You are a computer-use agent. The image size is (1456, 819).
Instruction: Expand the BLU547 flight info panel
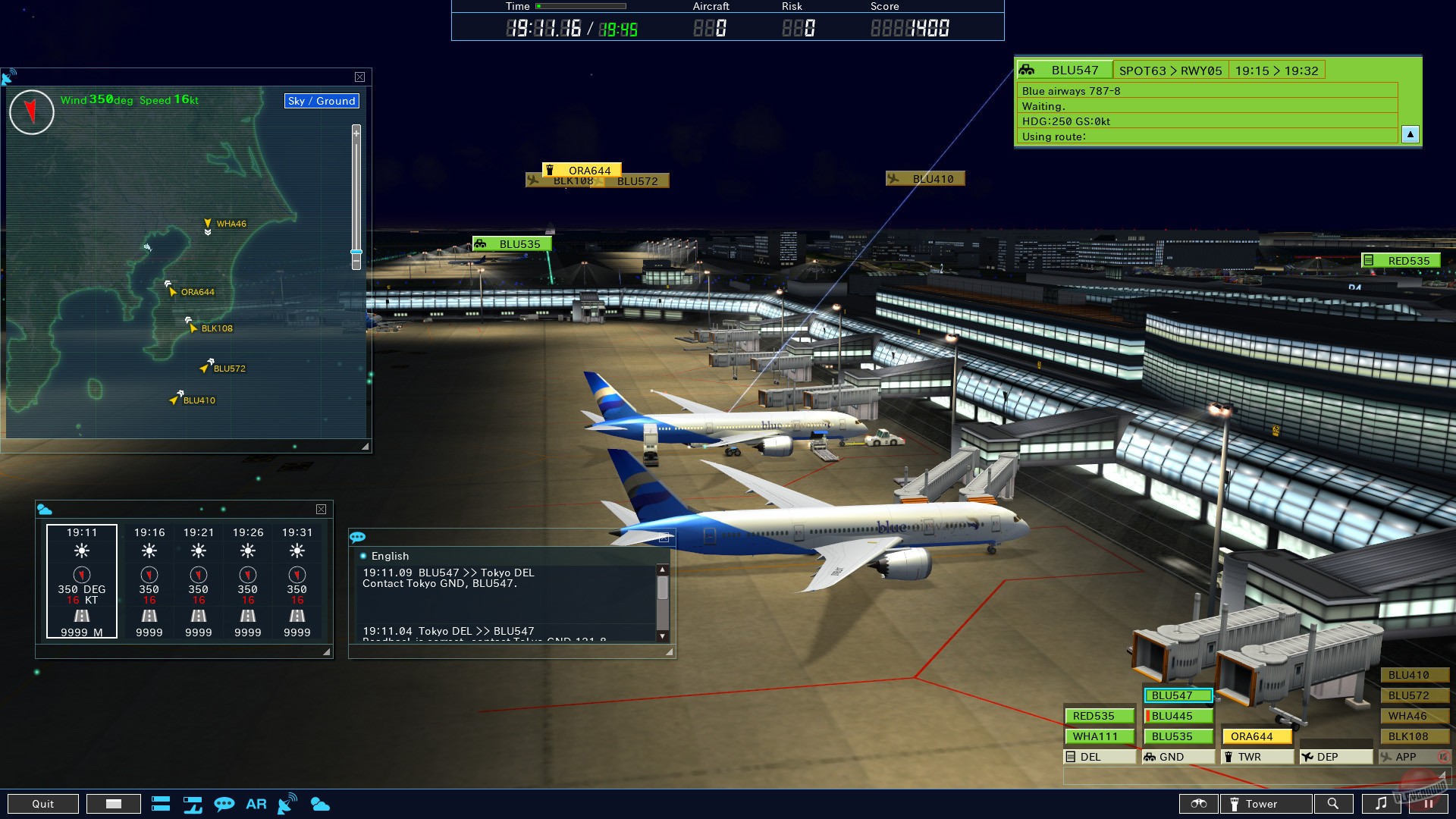click(1410, 134)
